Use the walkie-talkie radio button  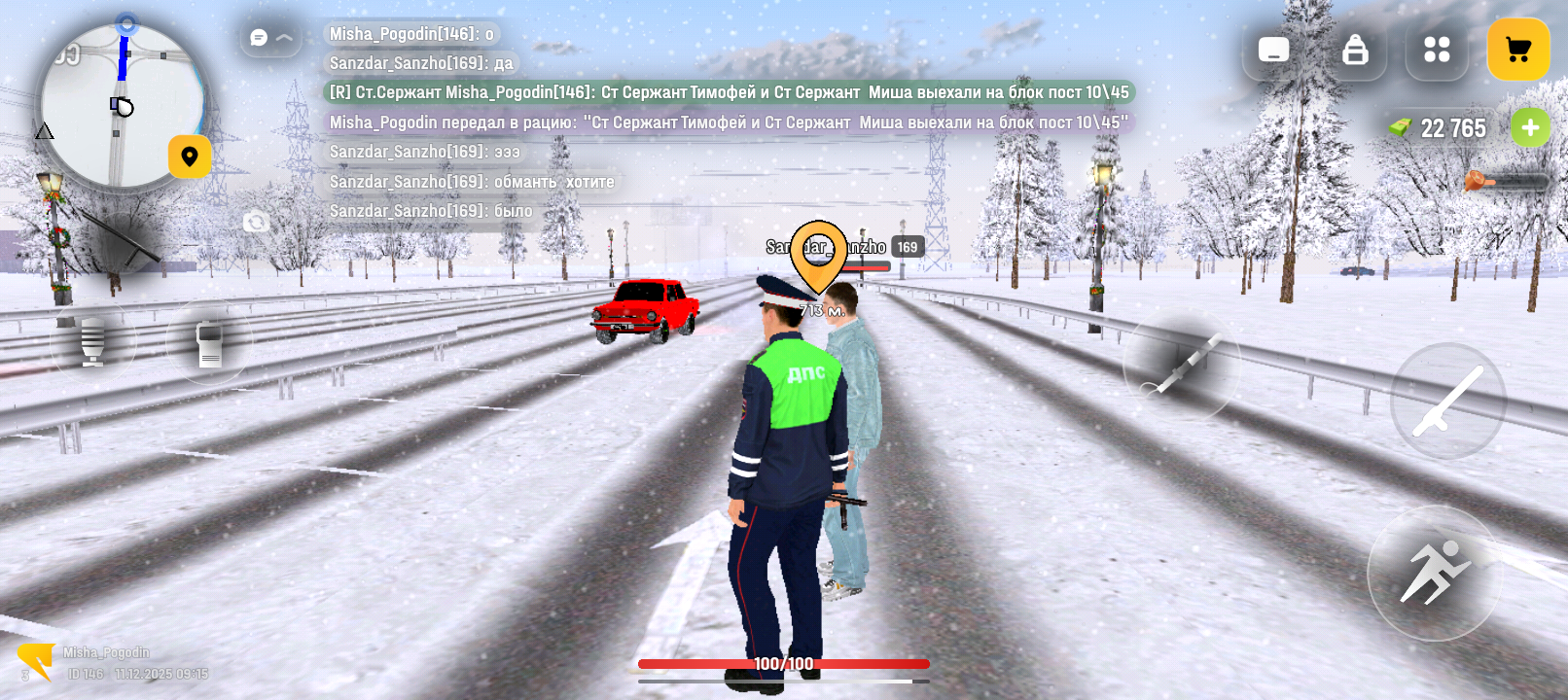tap(209, 342)
